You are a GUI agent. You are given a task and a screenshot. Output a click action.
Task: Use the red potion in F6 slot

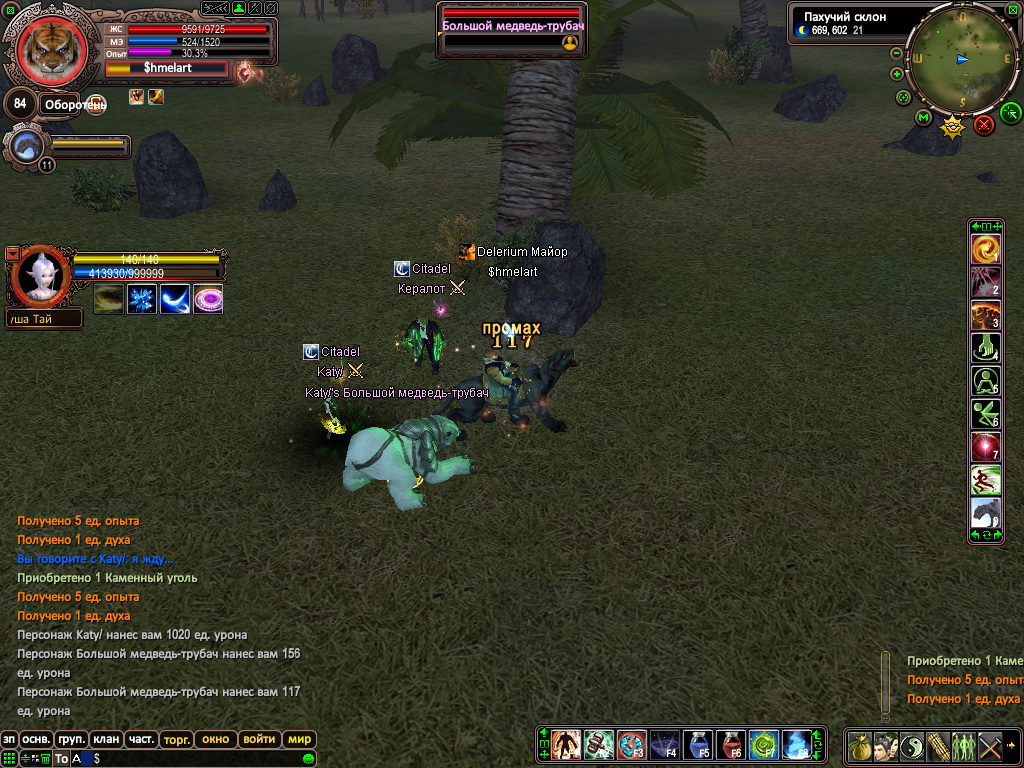[730, 745]
